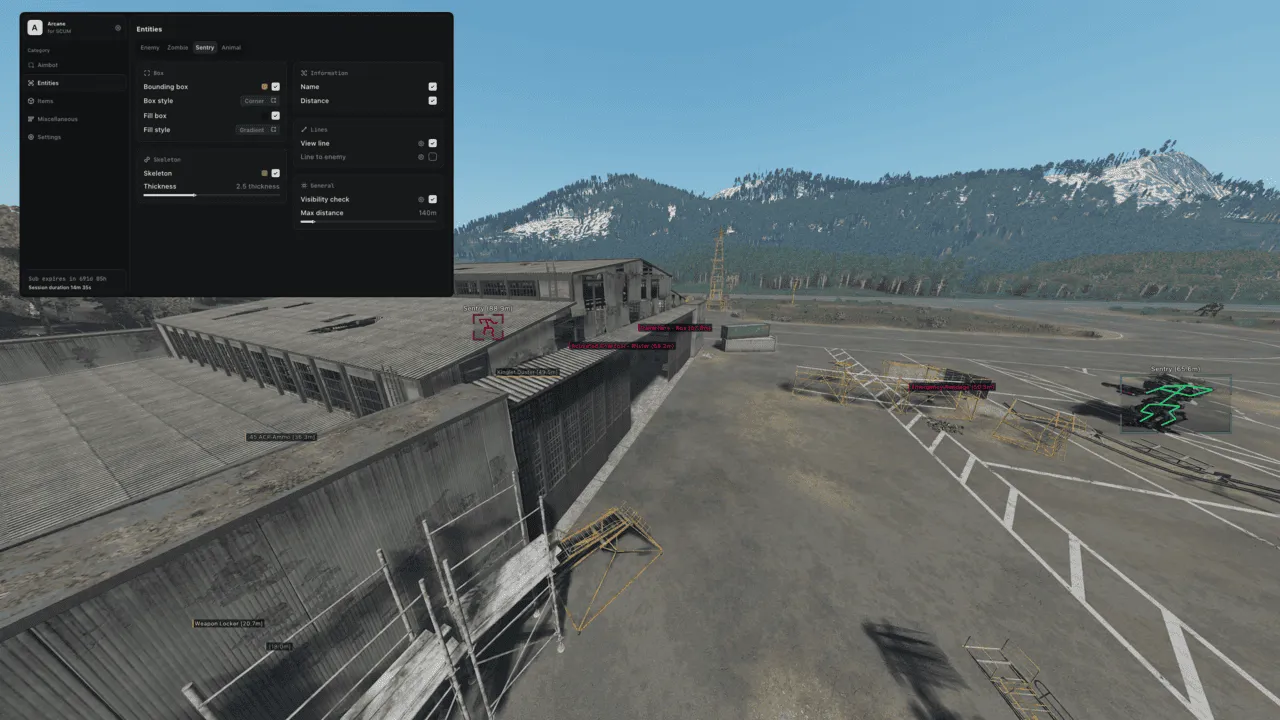Cycle the Fill style option selector
1280x720 pixels.
tap(272, 129)
